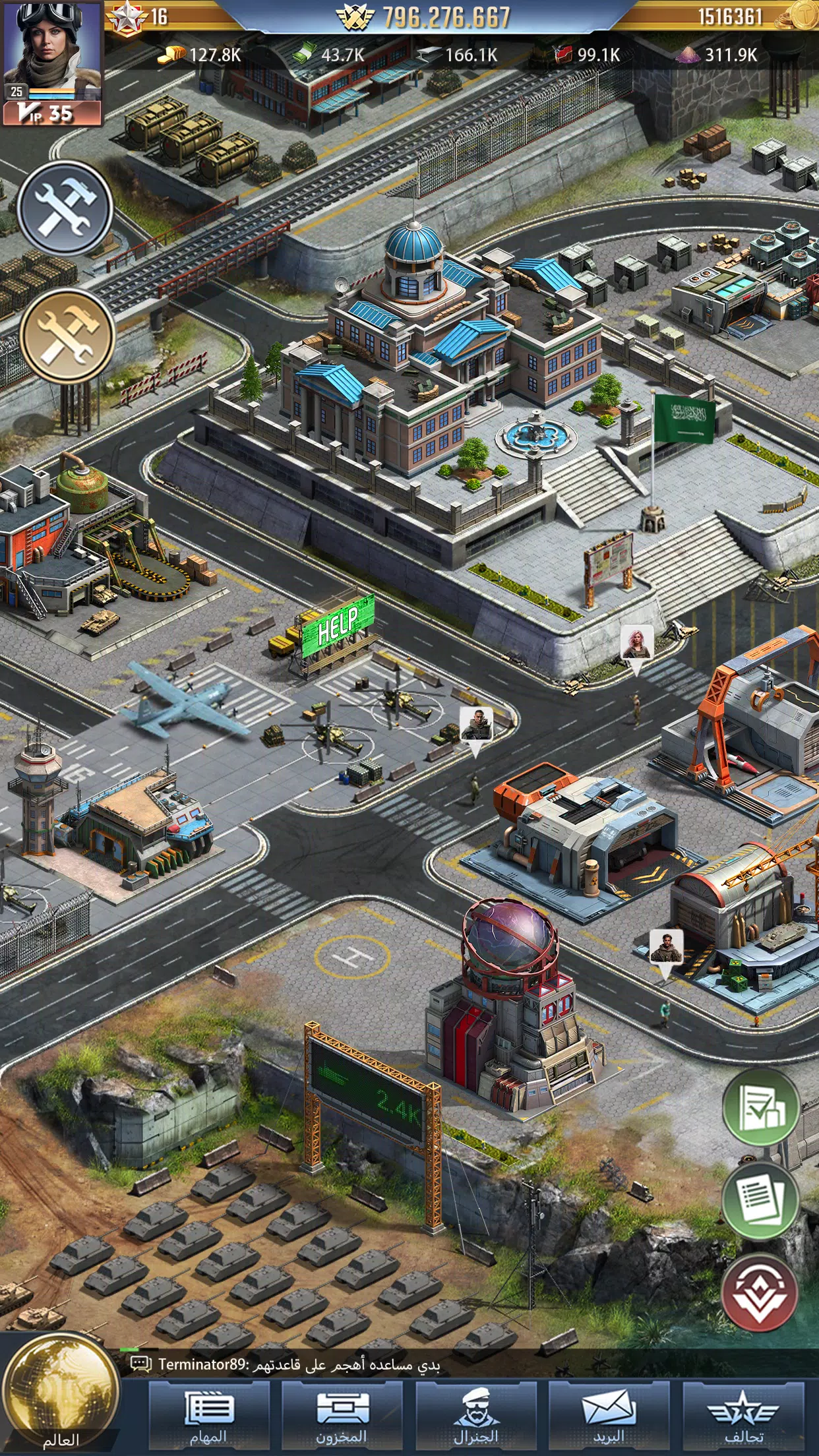
Task: Tap the pink-haired woman portrait bubble
Action: (x=636, y=643)
